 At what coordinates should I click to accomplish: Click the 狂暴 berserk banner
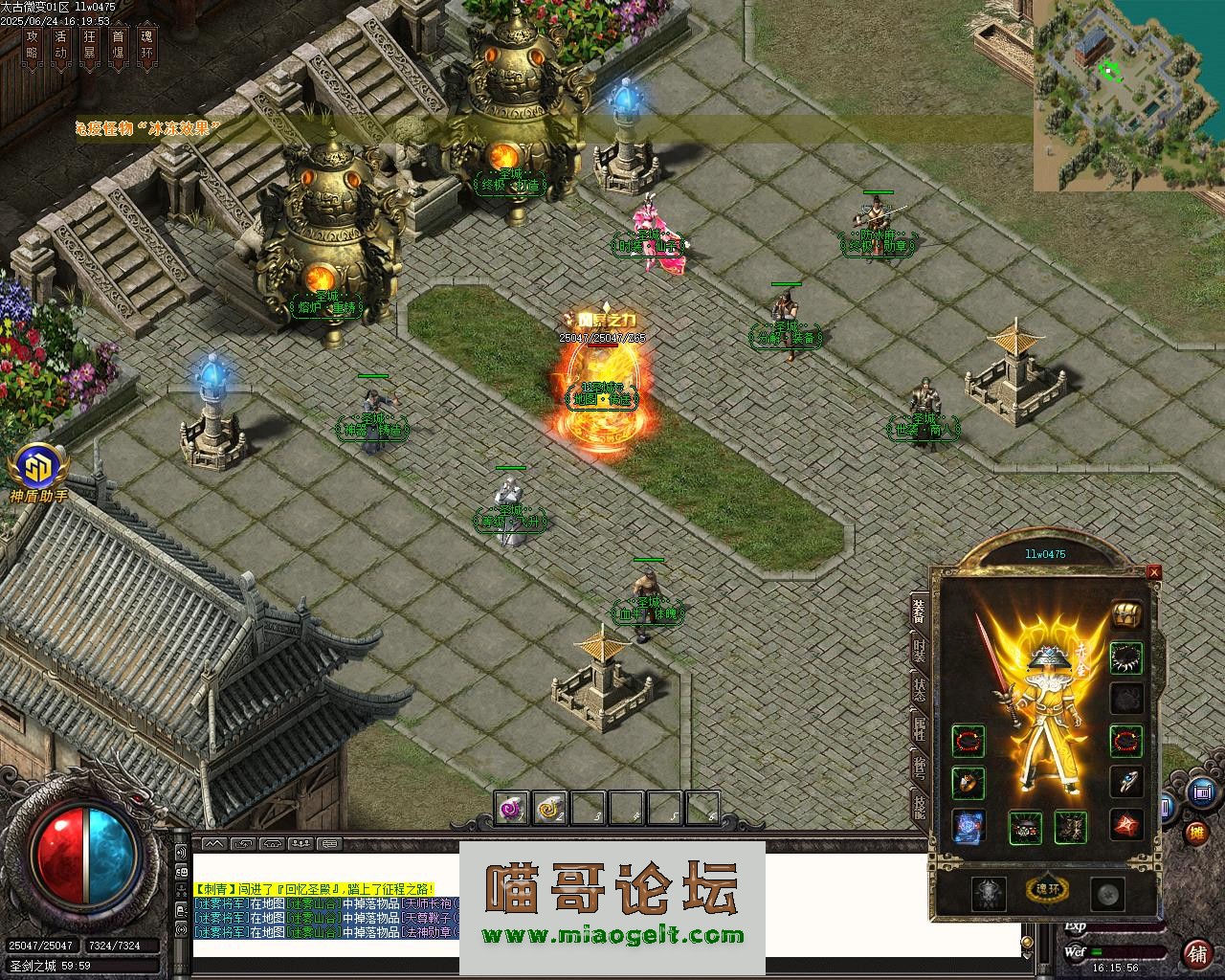(x=90, y=45)
